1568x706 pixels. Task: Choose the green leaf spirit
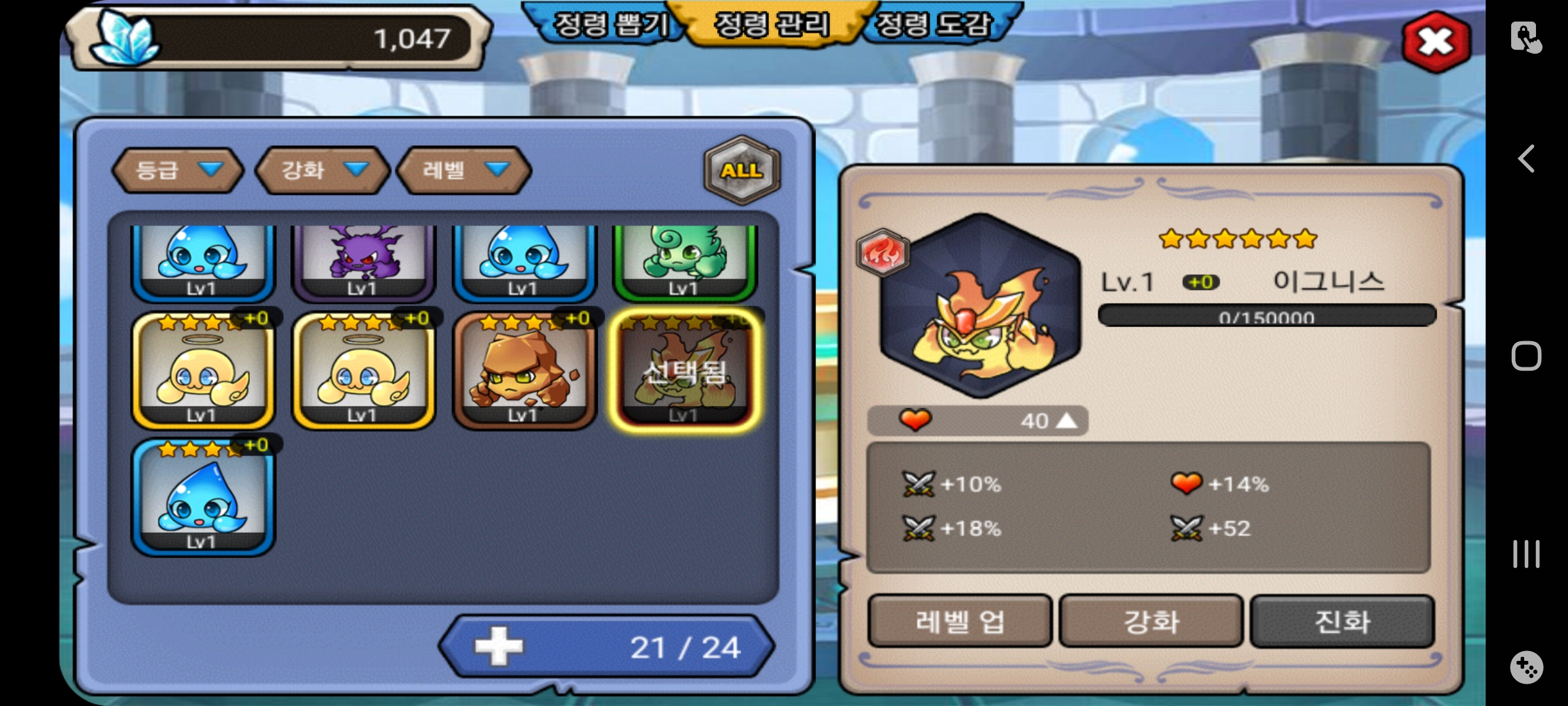point(684,261)
